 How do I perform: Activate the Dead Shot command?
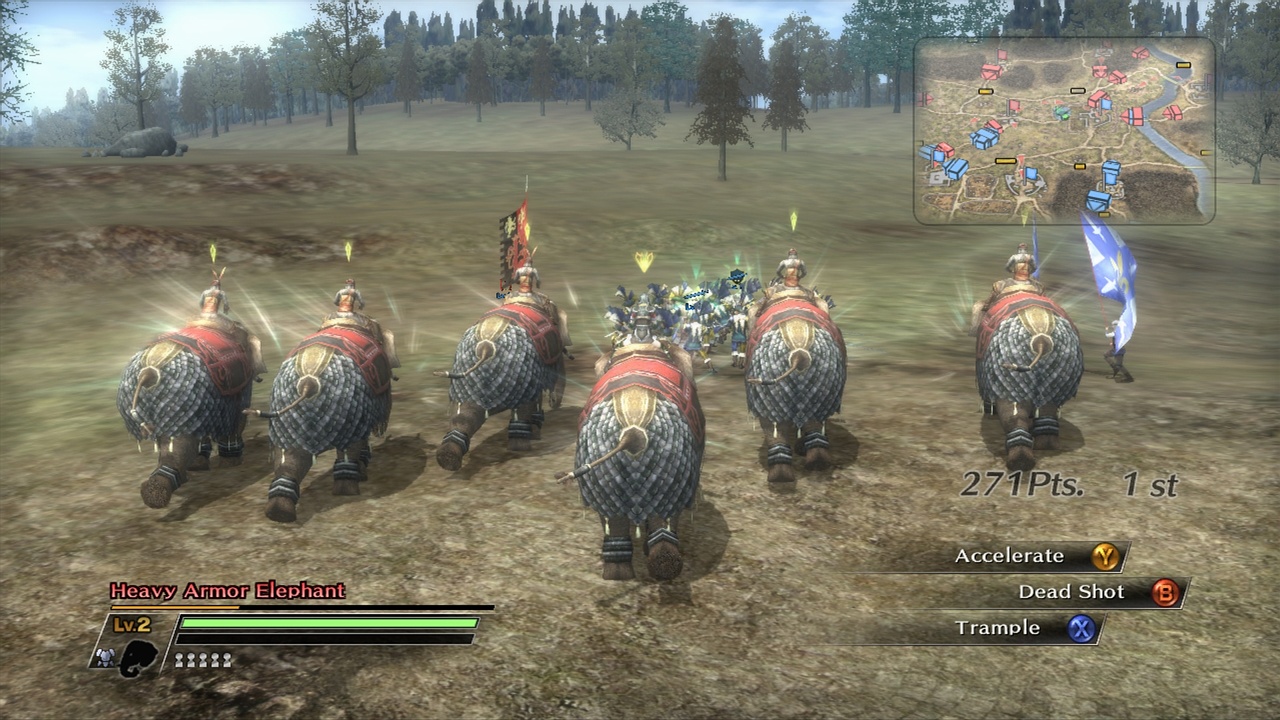click(x=1072, y=592)
